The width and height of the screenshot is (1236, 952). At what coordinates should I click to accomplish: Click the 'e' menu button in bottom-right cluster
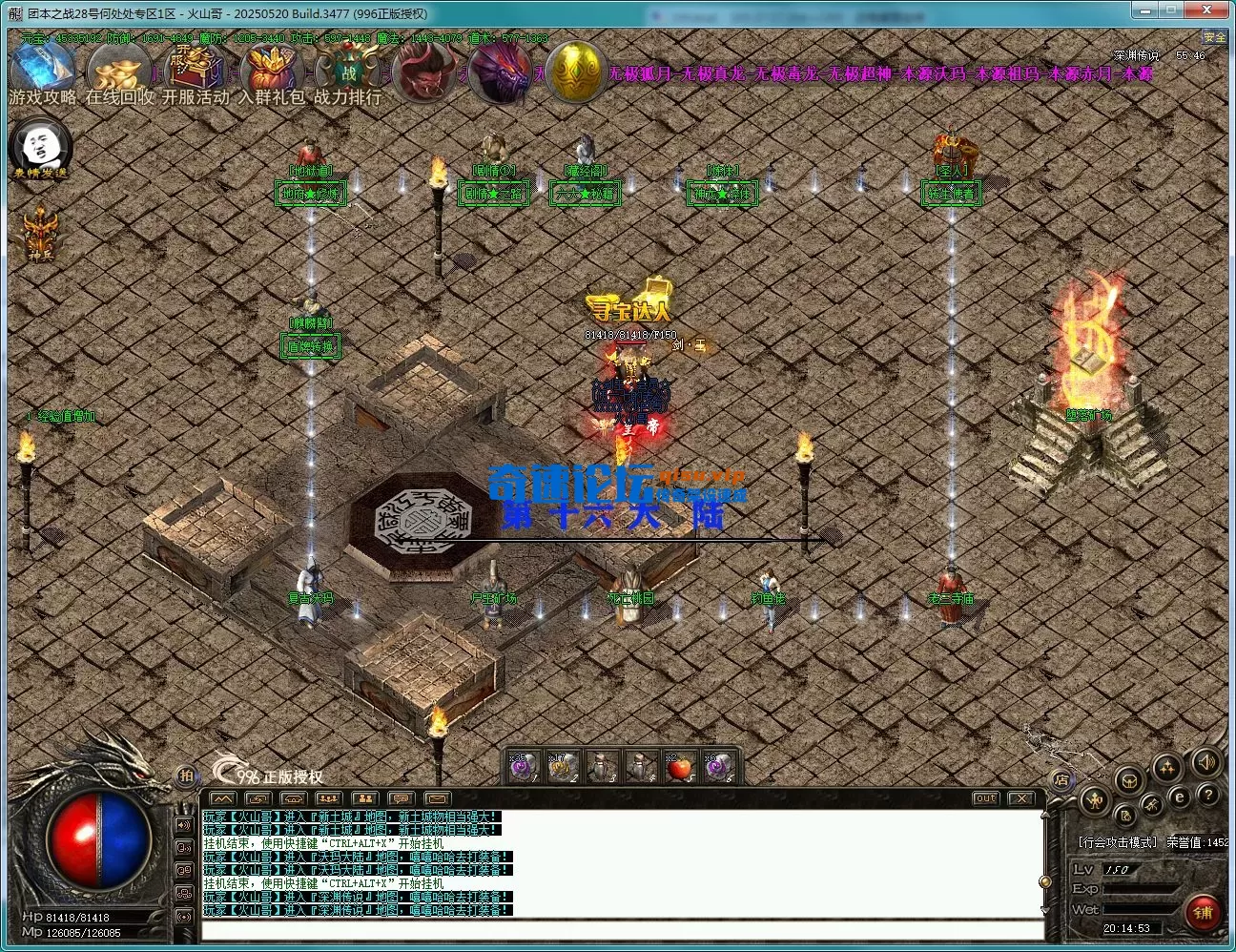pos(1180,797)
